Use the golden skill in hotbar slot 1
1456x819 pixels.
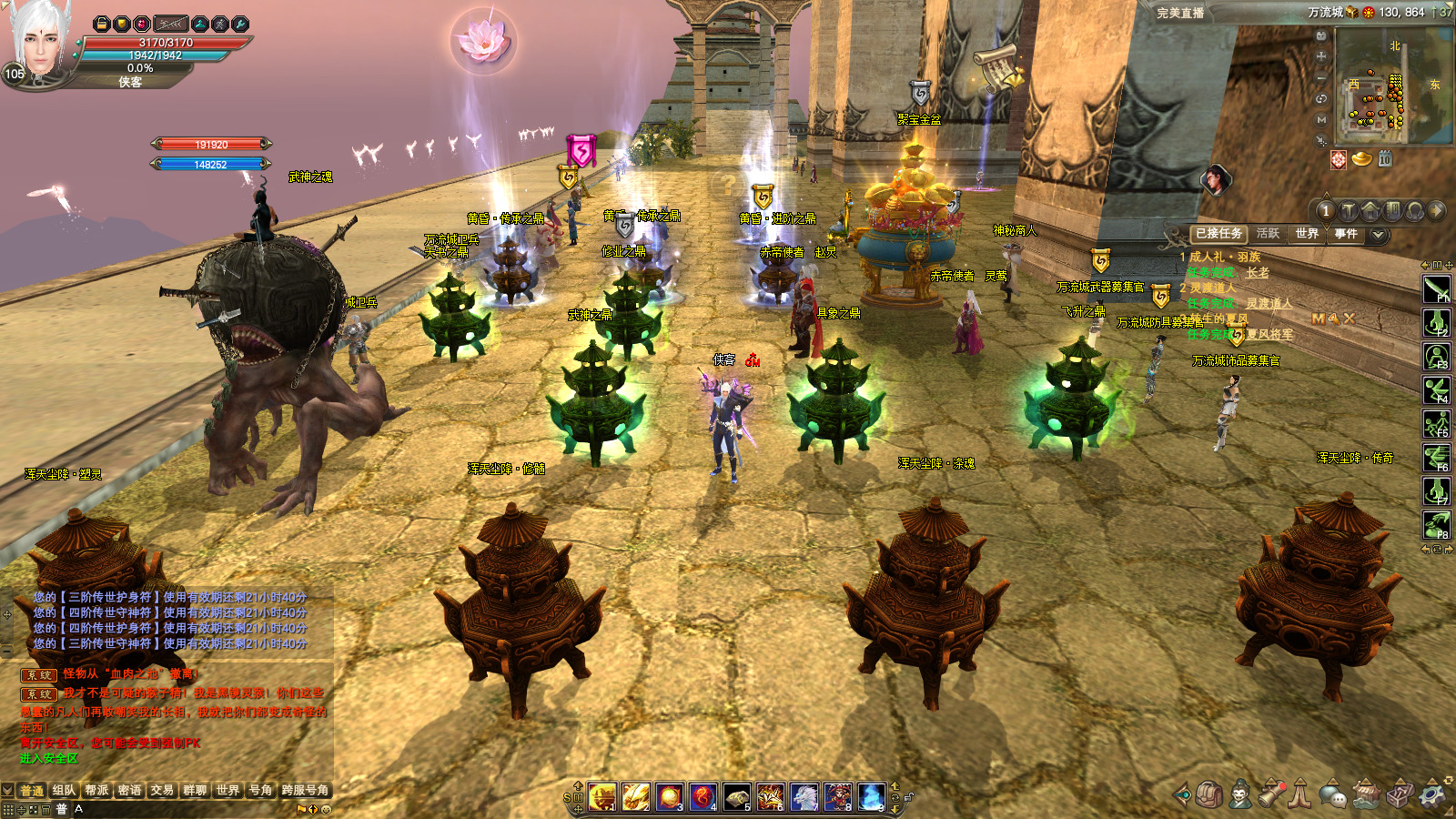tap(602, 796)
